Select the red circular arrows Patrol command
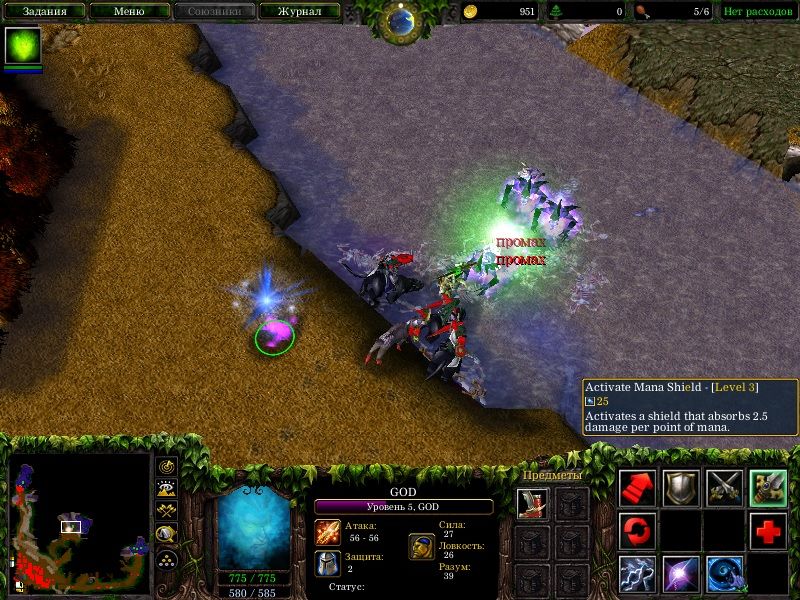The width and height of the screenshot is (800, 600). [637, 530]
